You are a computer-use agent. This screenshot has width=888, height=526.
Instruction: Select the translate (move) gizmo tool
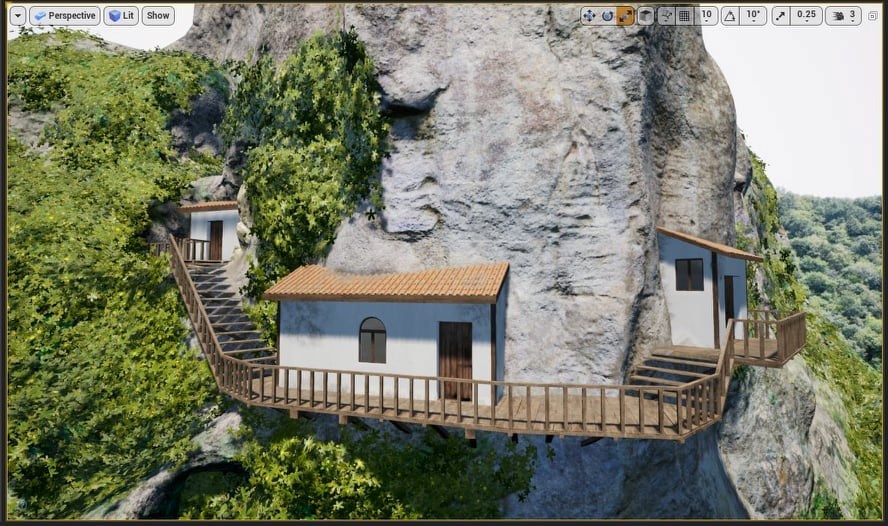(589, 16)
